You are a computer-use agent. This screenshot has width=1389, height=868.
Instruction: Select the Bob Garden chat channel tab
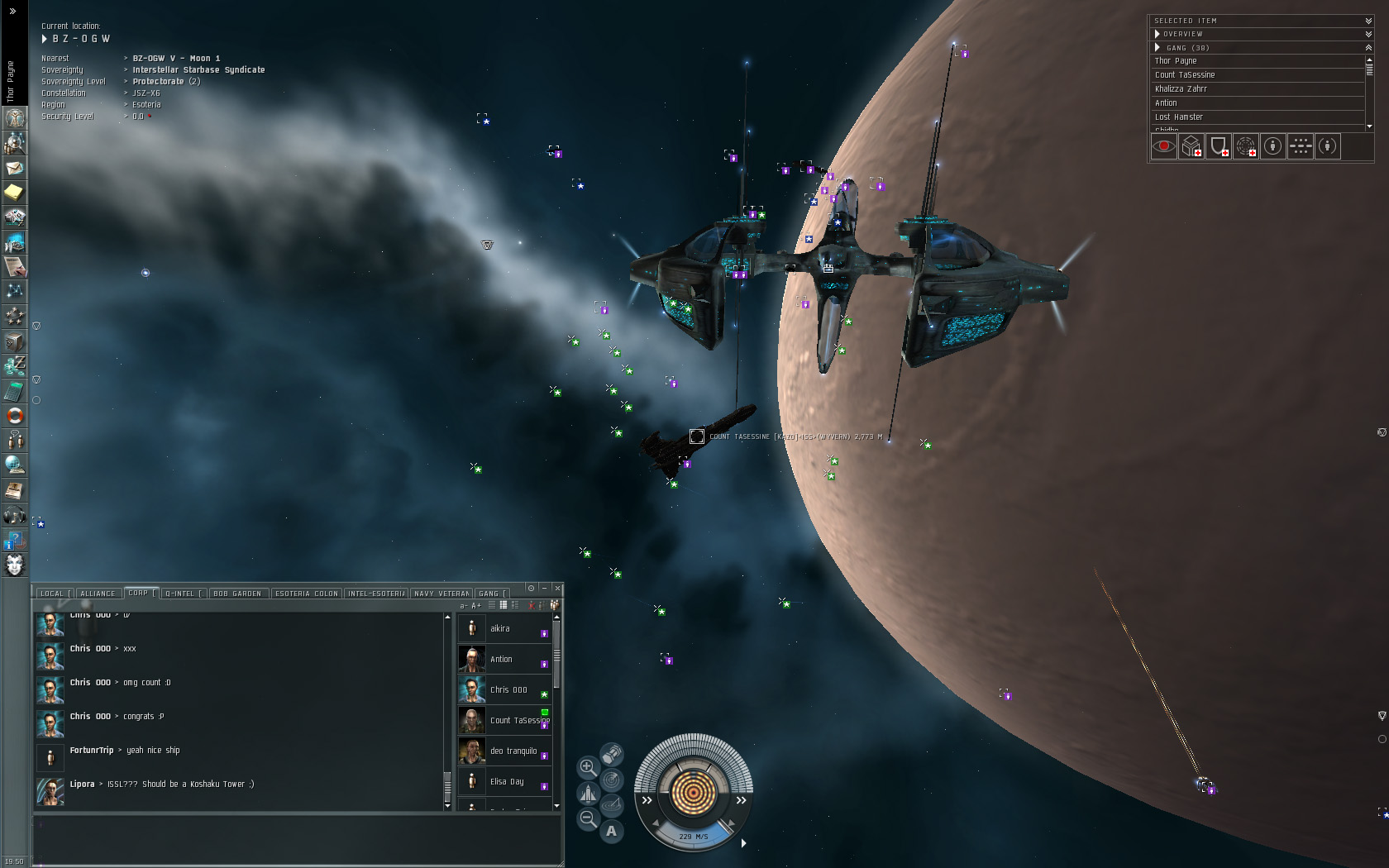[236, 594]
